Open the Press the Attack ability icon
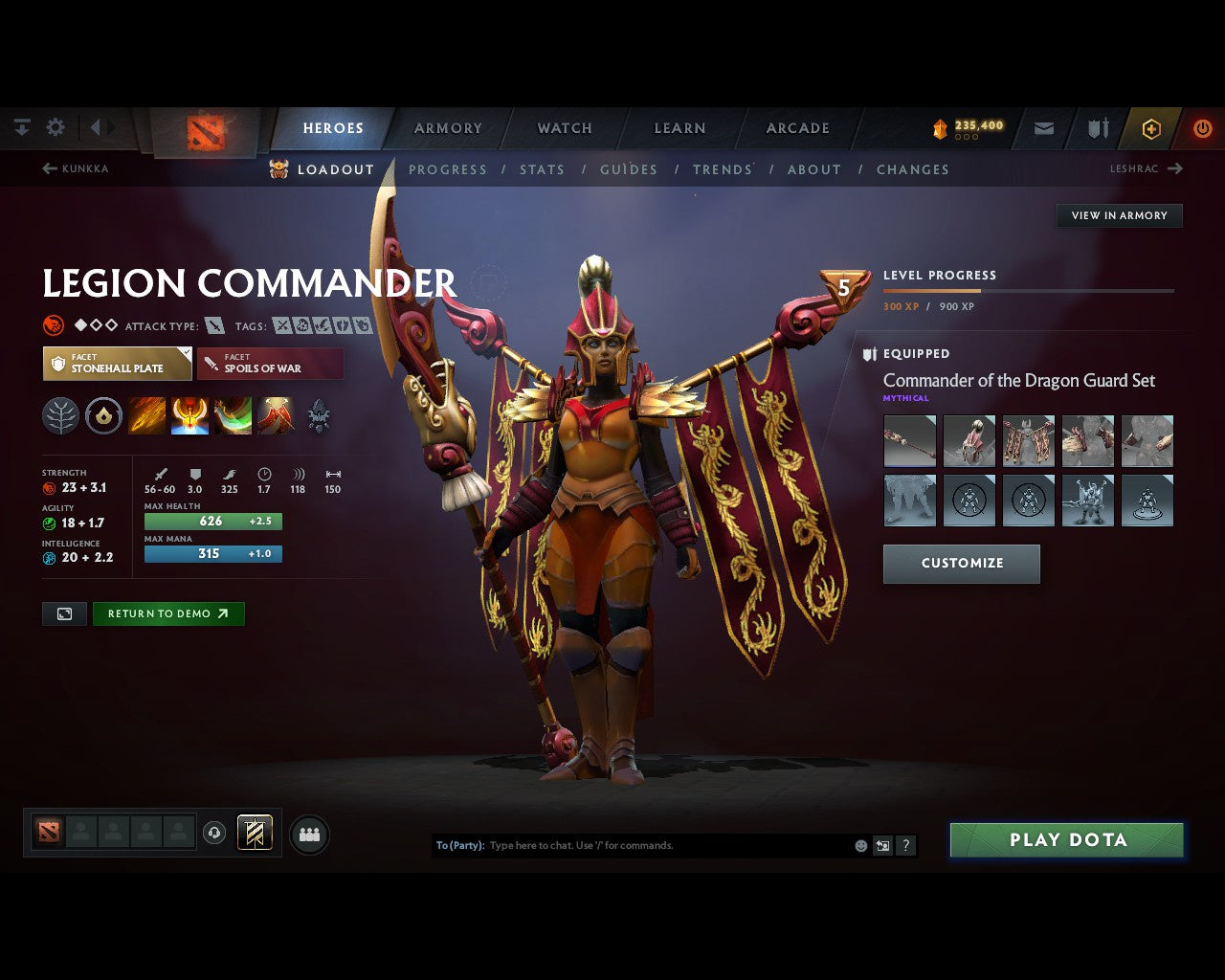This screenshot has width=1225, height=980. pyautogui.click(x=189, y=415)
